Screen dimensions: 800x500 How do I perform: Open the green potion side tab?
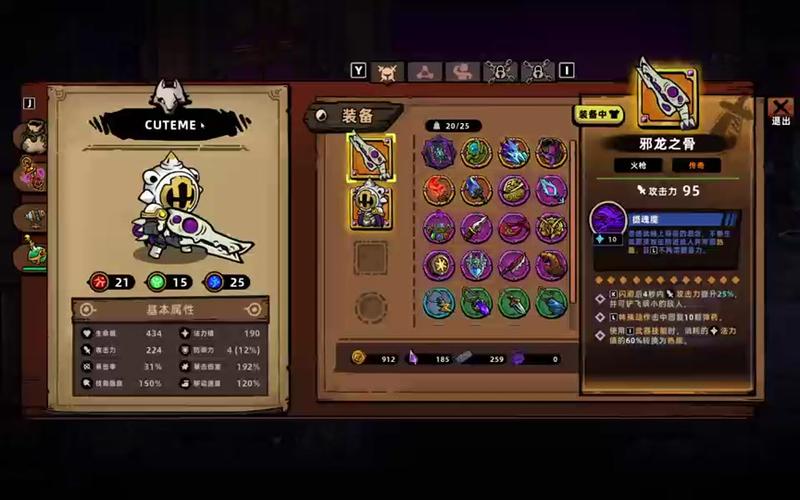pyautogui.click(x=33, y=256)
